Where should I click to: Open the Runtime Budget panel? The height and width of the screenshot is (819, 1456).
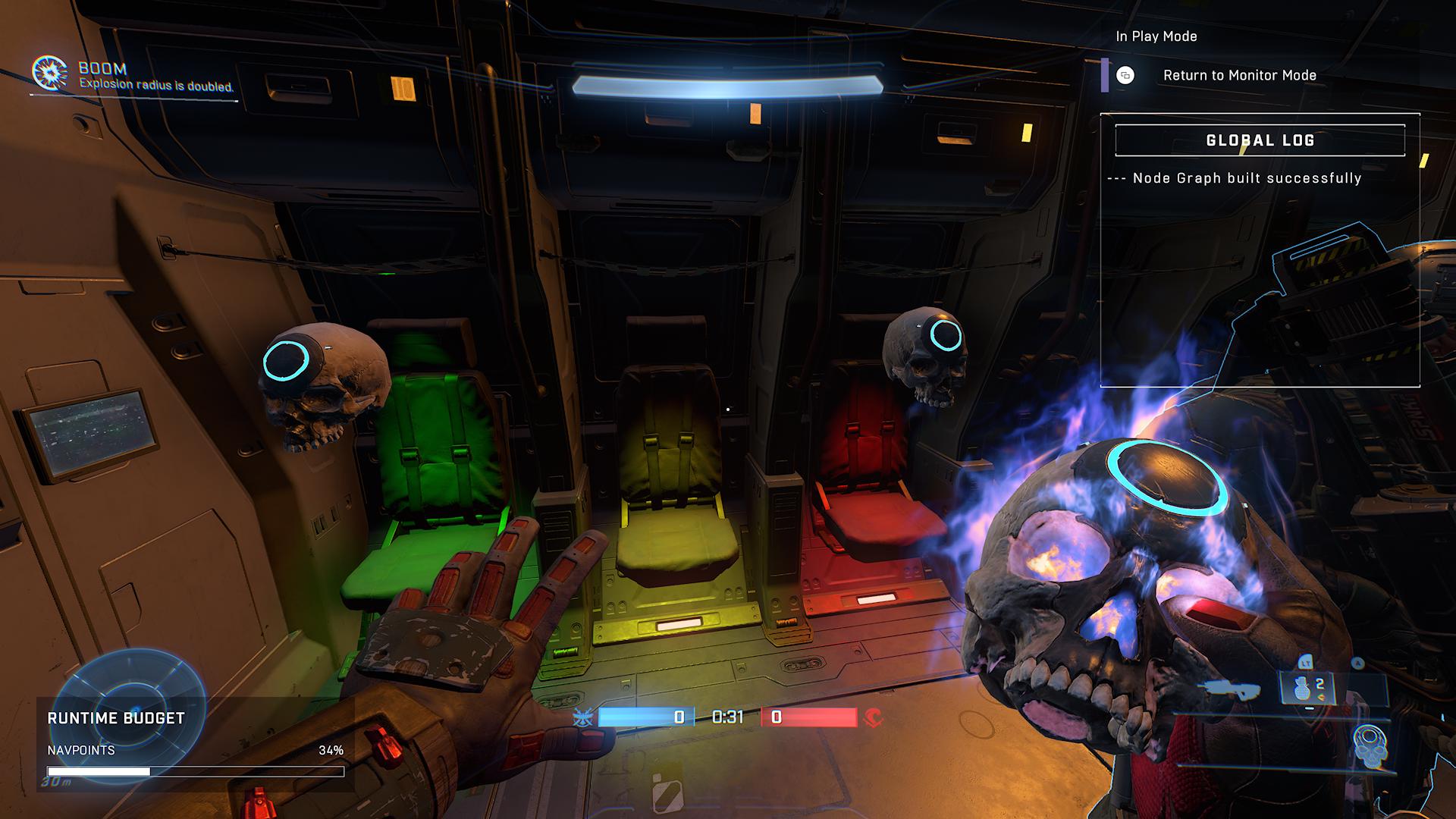pyautogui.click(x=116, y=718)
